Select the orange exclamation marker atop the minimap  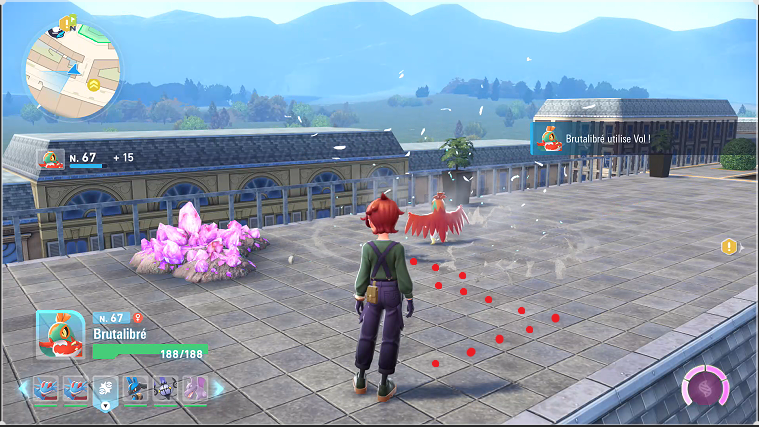(67, 21)
